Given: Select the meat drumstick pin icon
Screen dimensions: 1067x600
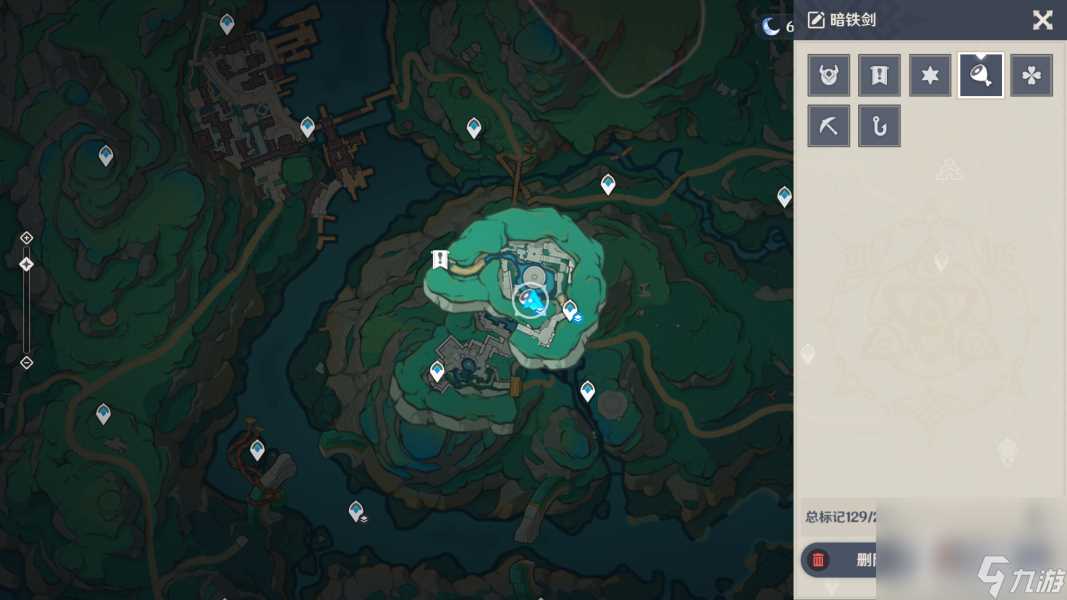Looking at the screenshot, I should (x=981, y=75).
